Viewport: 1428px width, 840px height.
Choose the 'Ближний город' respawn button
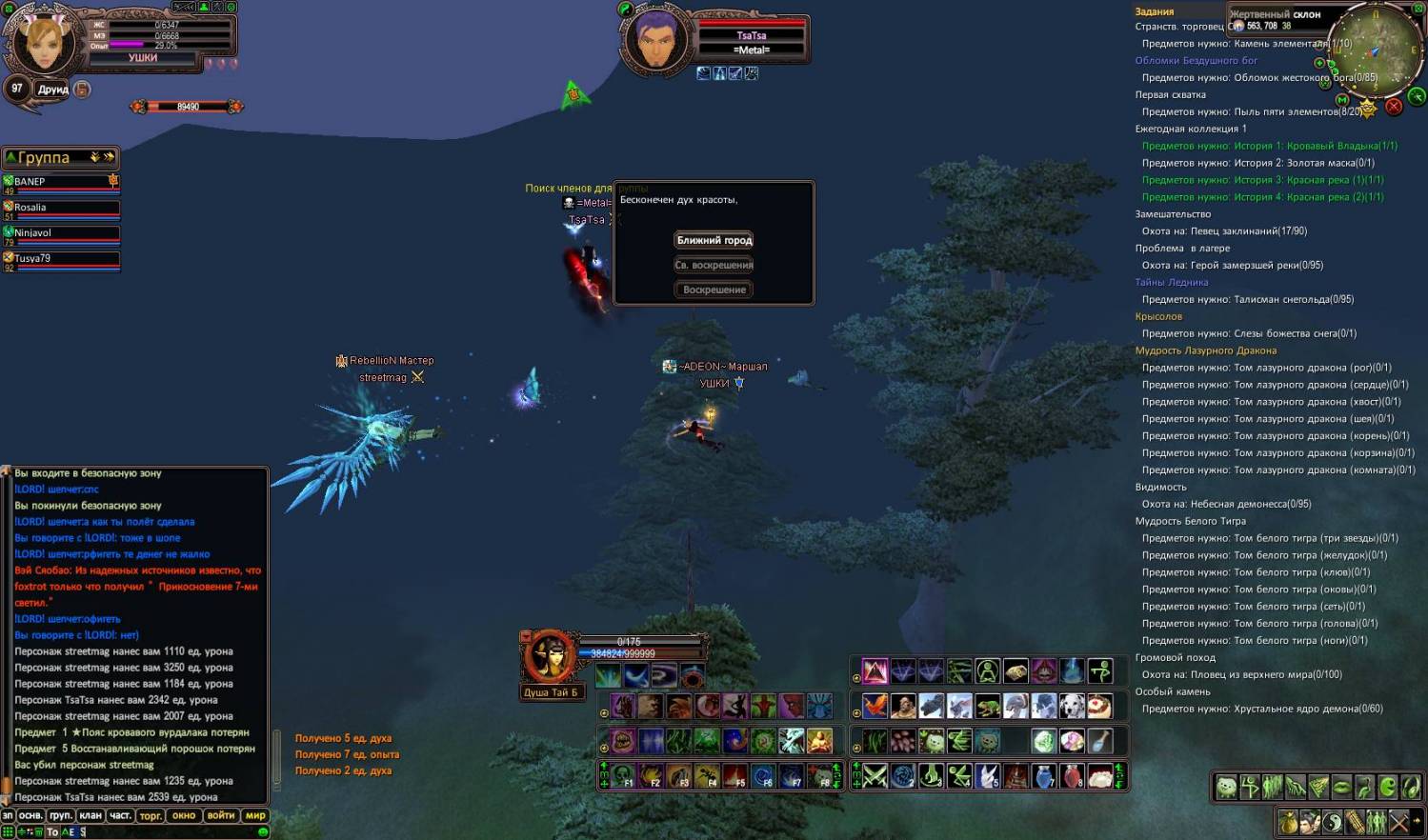(714, 240)
